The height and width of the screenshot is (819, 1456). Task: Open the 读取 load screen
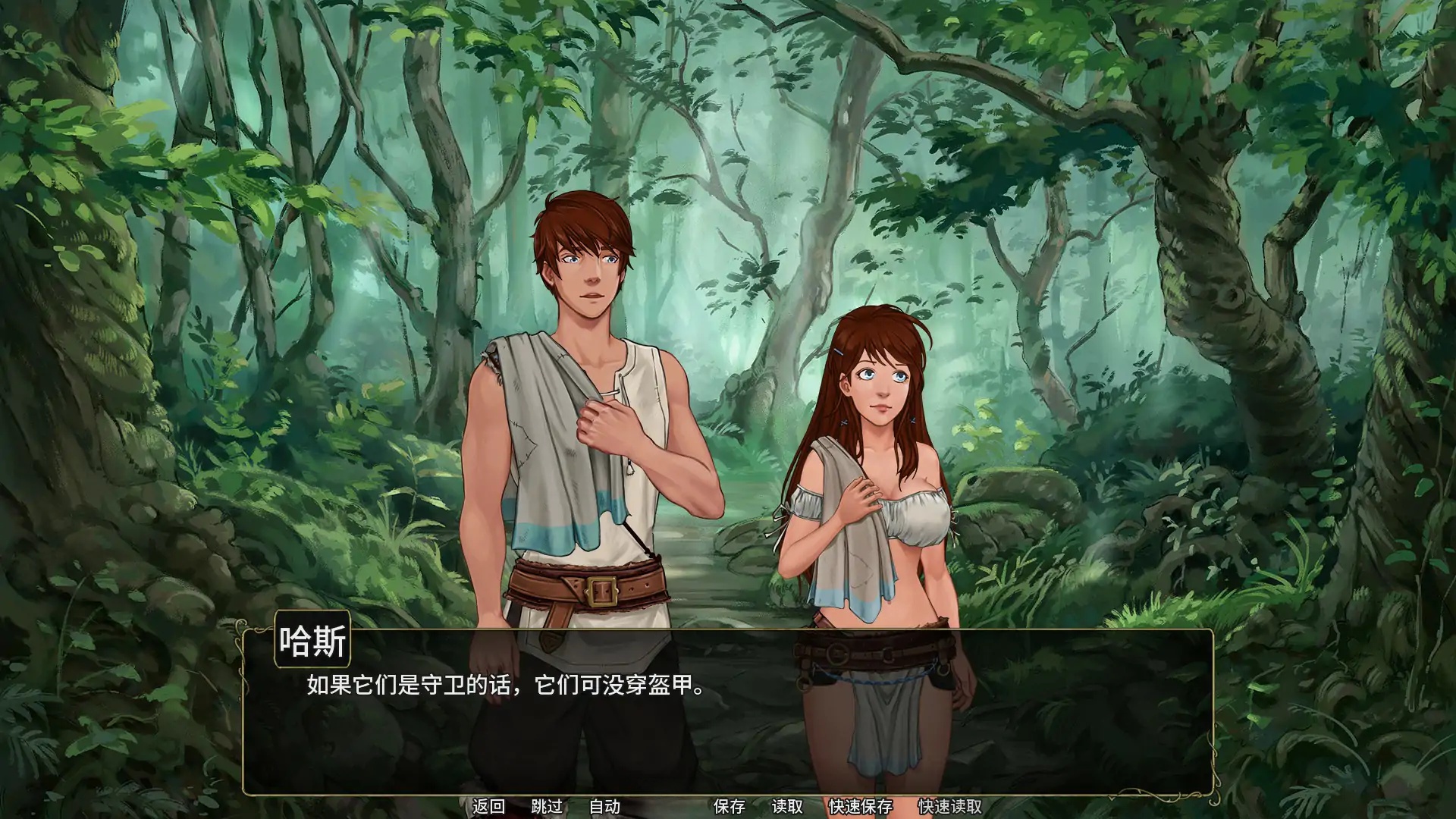(x=789, y=807)
